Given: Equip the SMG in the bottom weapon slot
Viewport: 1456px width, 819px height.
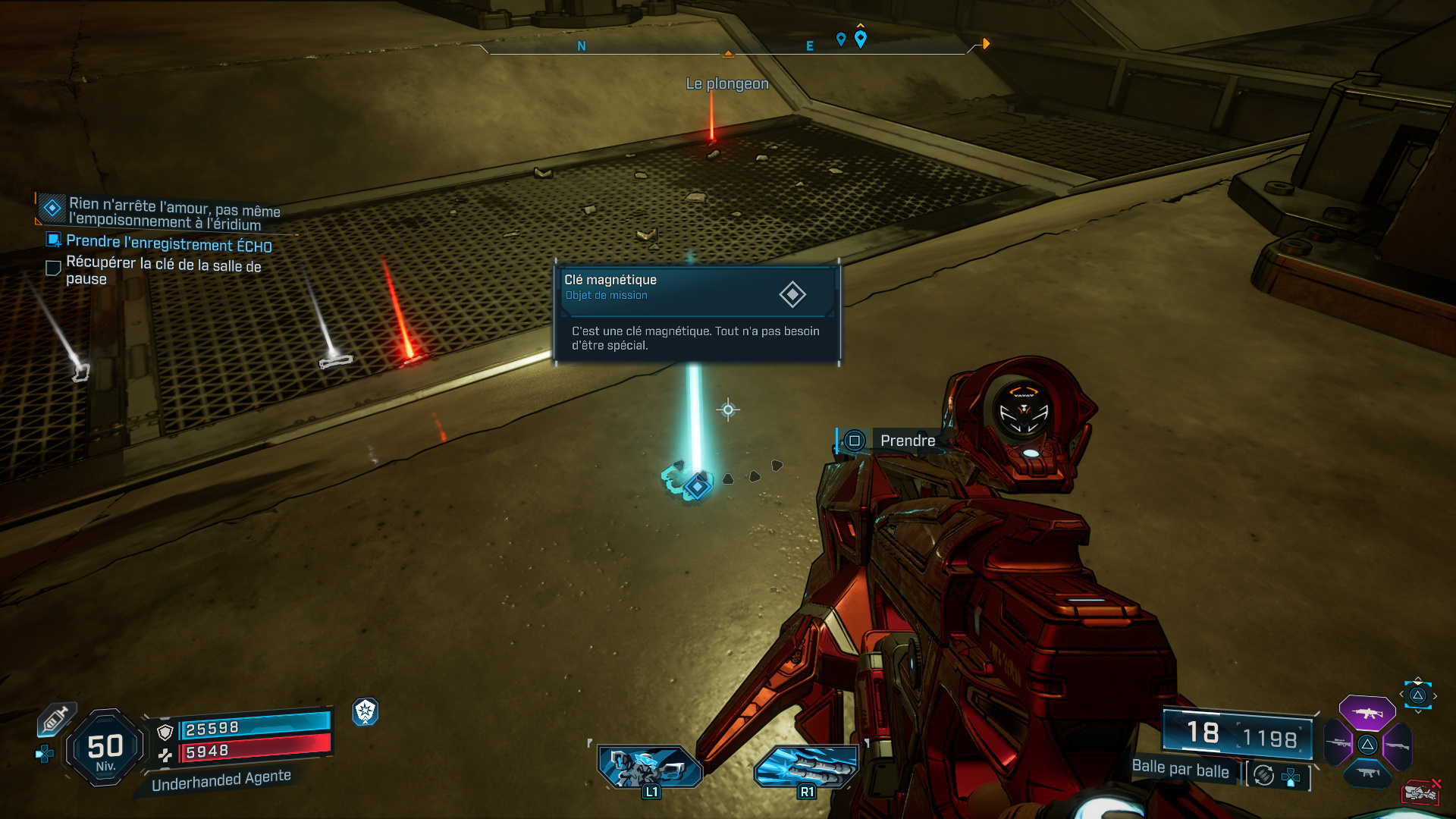Looking at the screenshot, I should click(x=1367, y=773).
